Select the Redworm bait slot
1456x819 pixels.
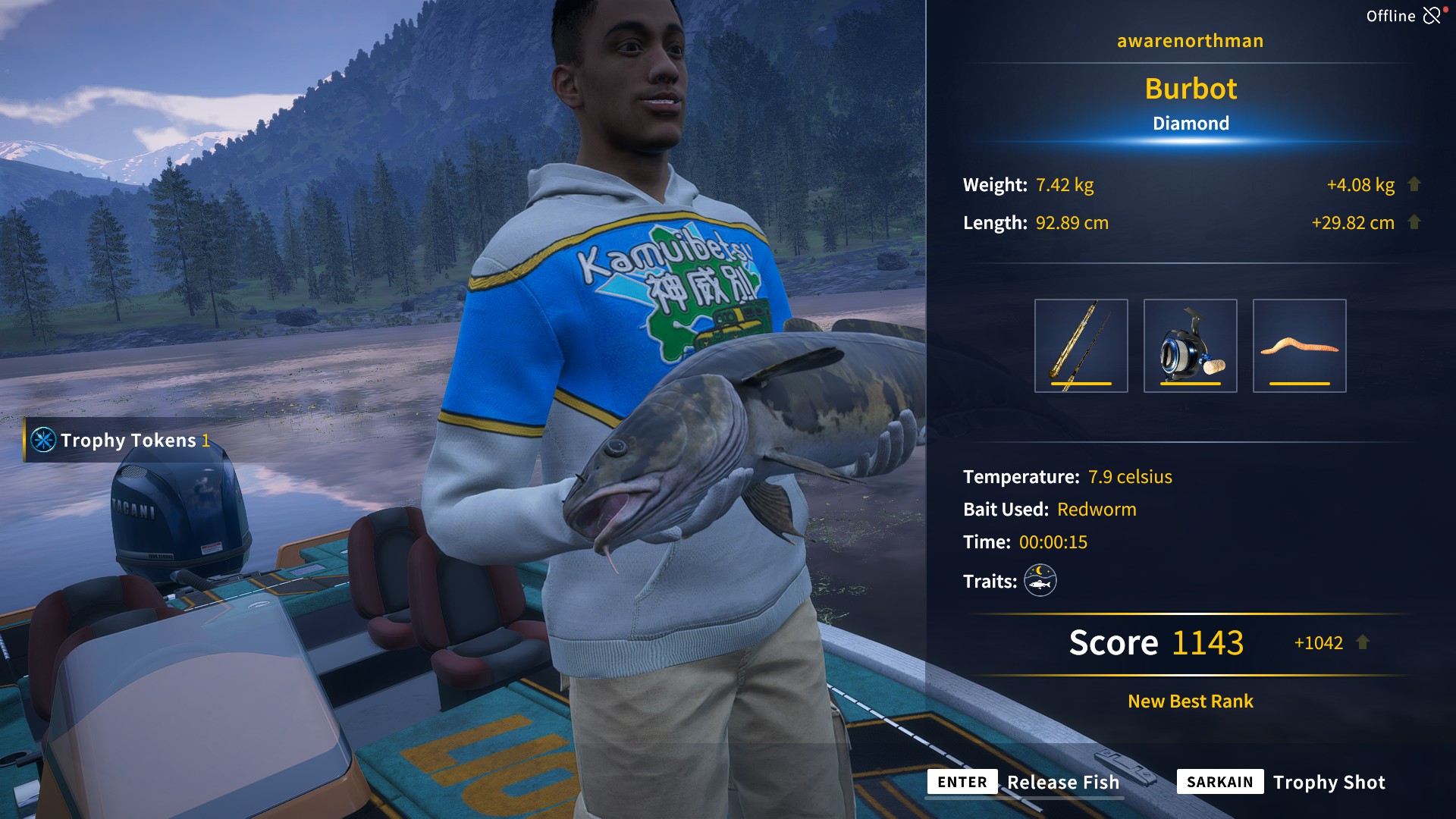click(x=1299, y=346)
